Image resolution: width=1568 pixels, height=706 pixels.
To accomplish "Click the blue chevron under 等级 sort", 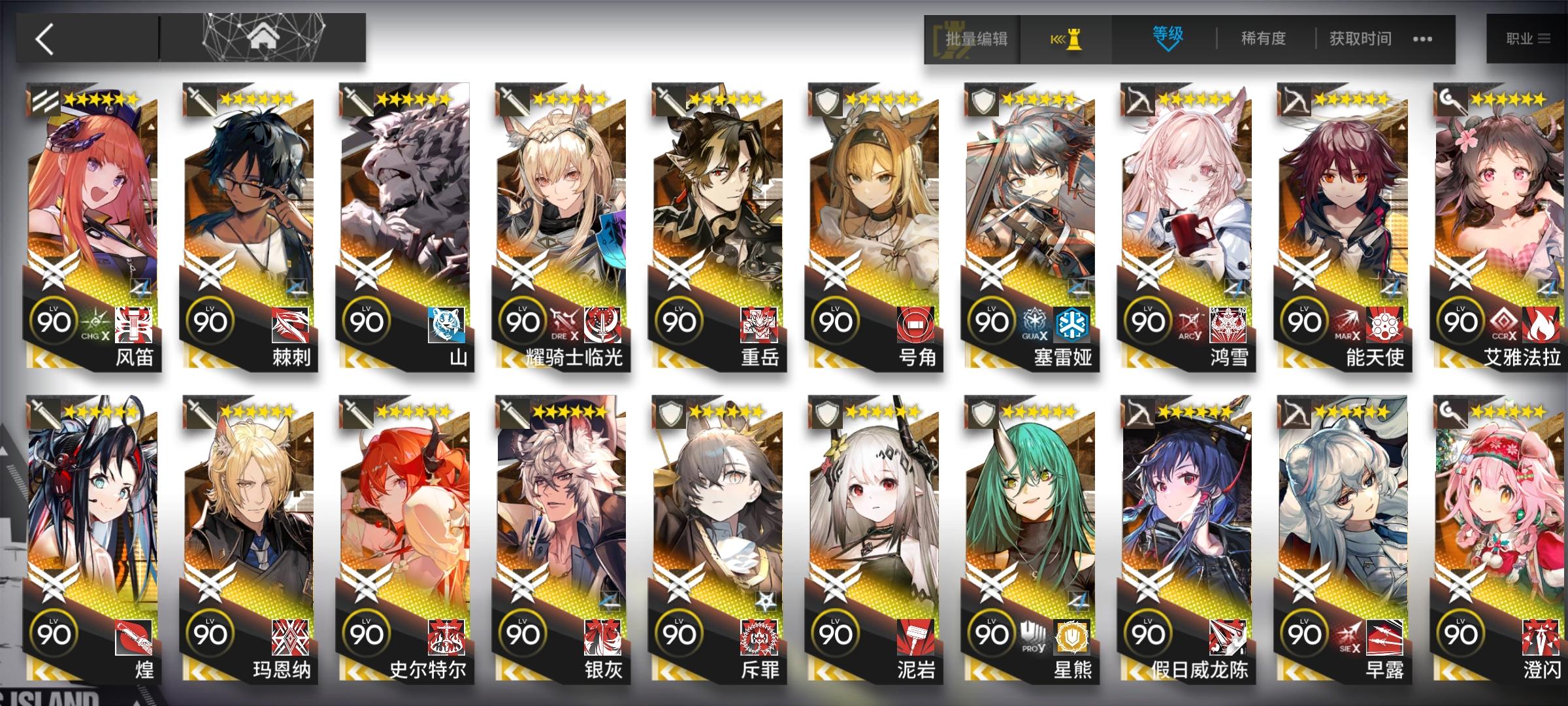I will coord(1169,49).
